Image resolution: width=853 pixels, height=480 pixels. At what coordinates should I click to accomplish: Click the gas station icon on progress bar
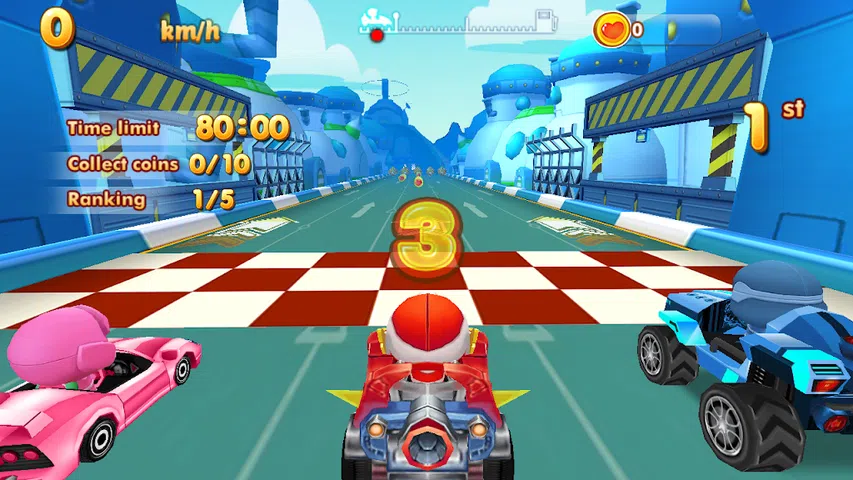pyautogui.click(x=546, y=21)
